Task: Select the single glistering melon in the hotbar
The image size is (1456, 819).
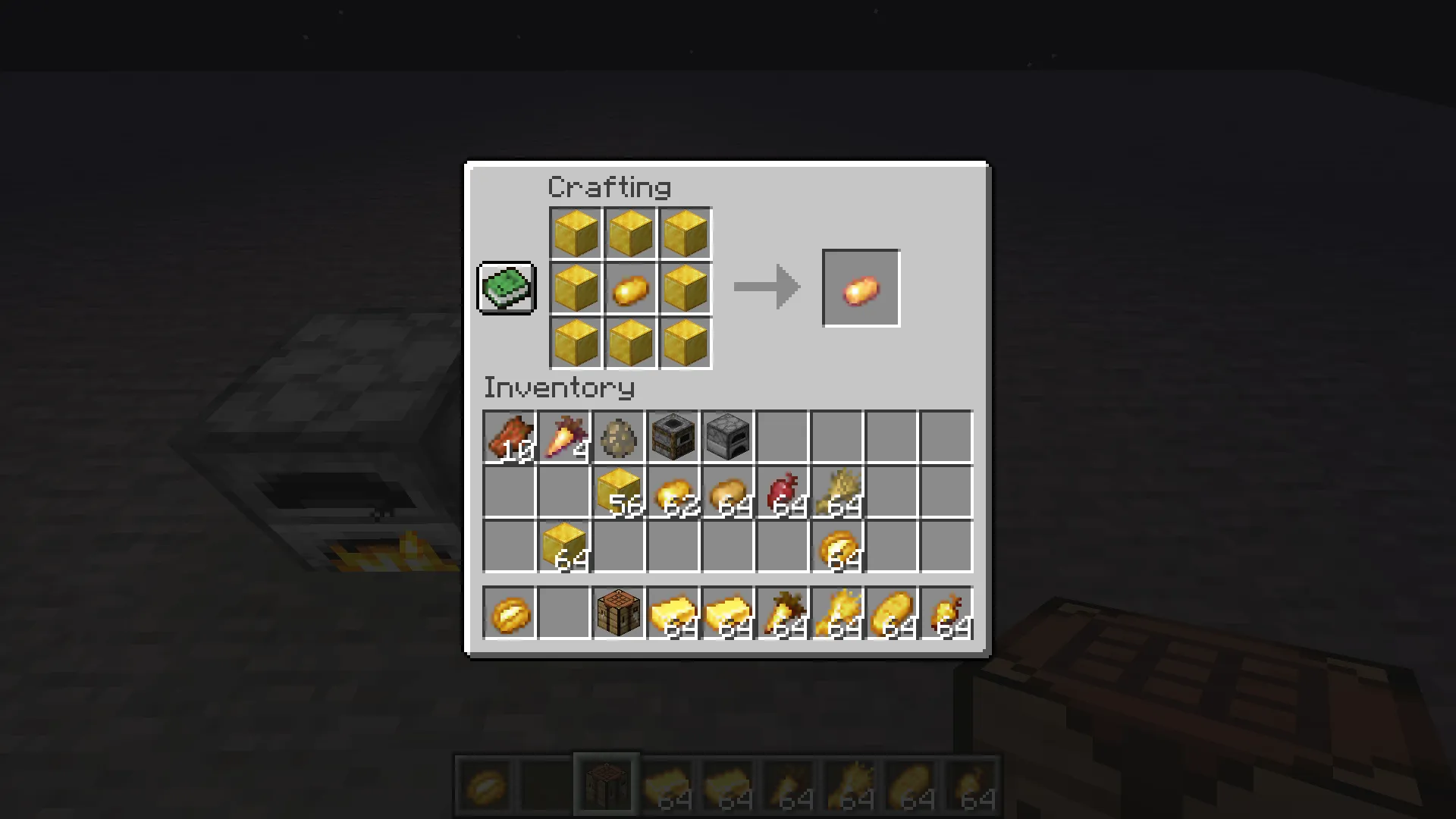Action: pyautogui.click(x=509, y=613)
